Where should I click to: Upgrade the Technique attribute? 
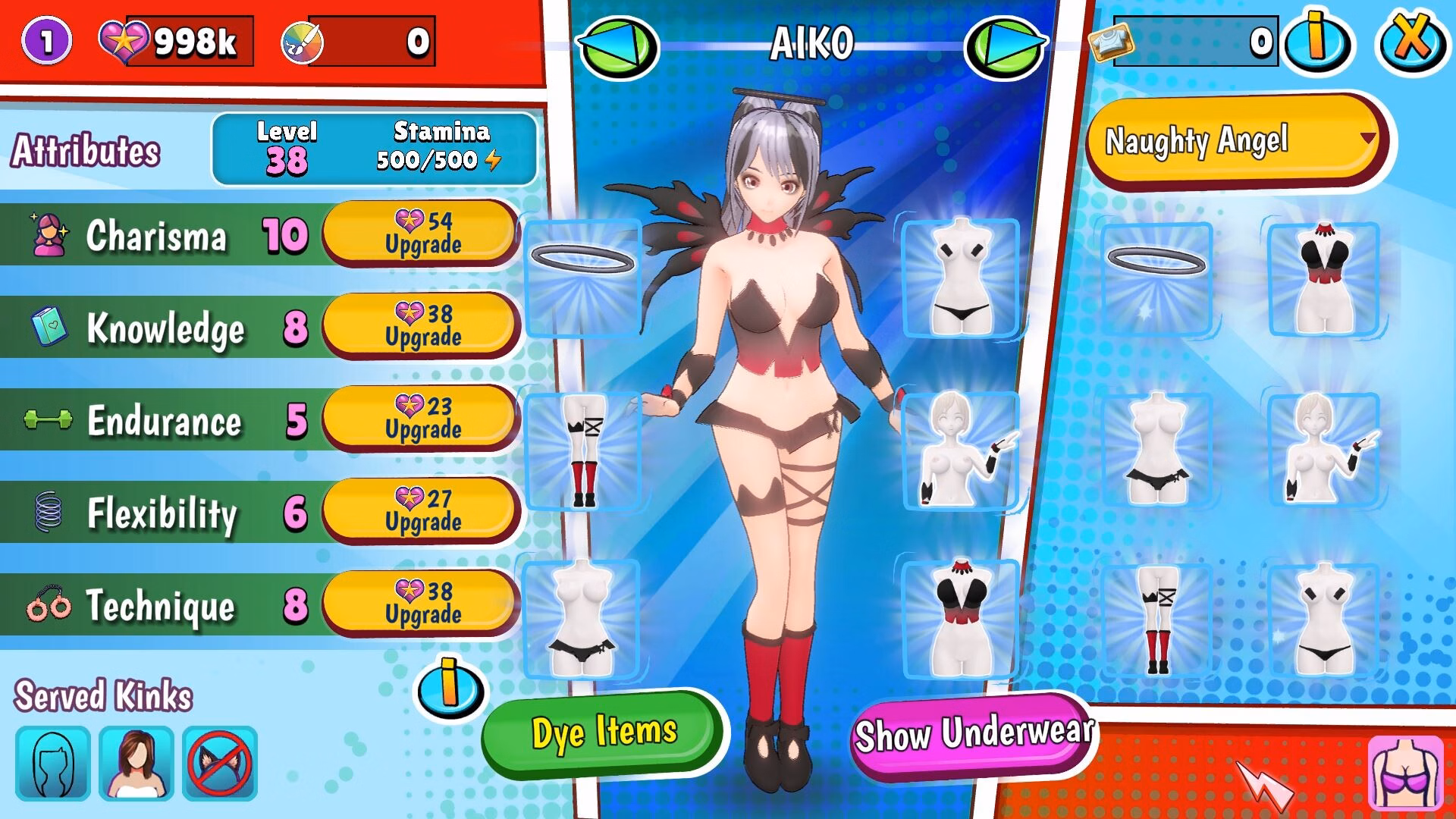422,603
